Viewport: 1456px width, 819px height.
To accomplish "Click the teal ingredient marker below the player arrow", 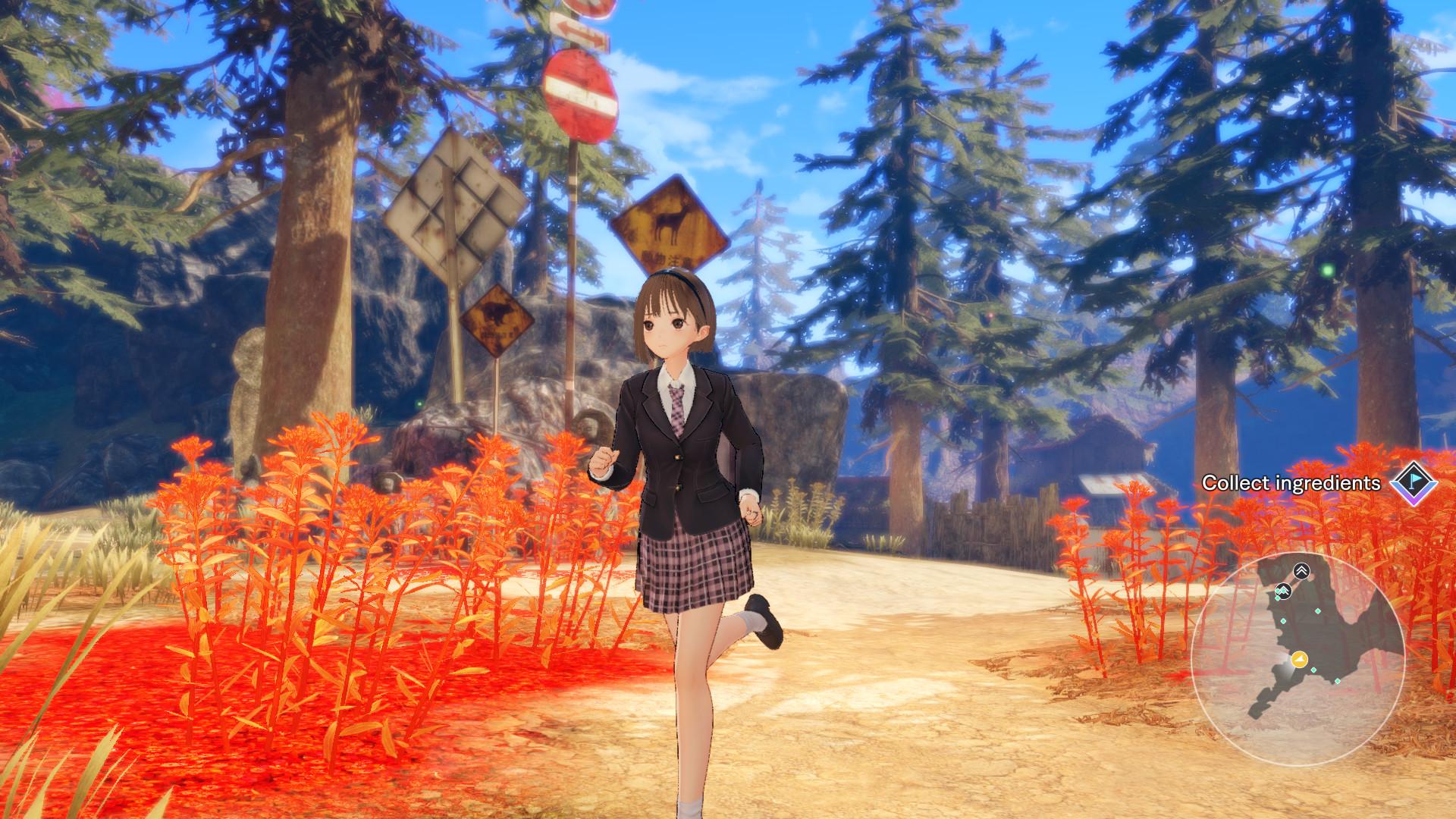I will (1313, 670).
